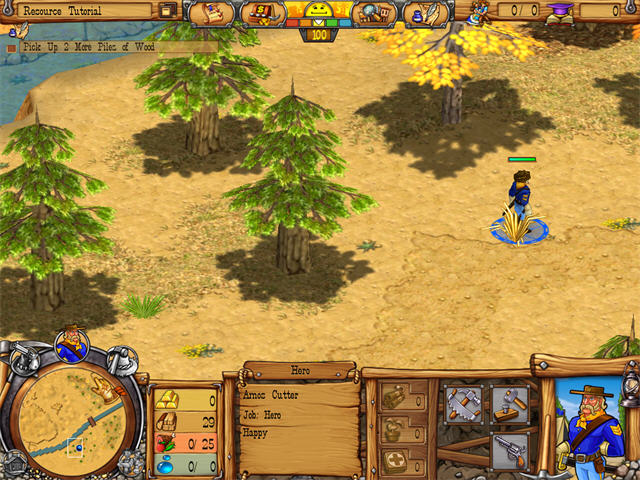640x480 pixels.
Task: Click the pickaxe button left of minimap portrait
Action: (22, 356)
